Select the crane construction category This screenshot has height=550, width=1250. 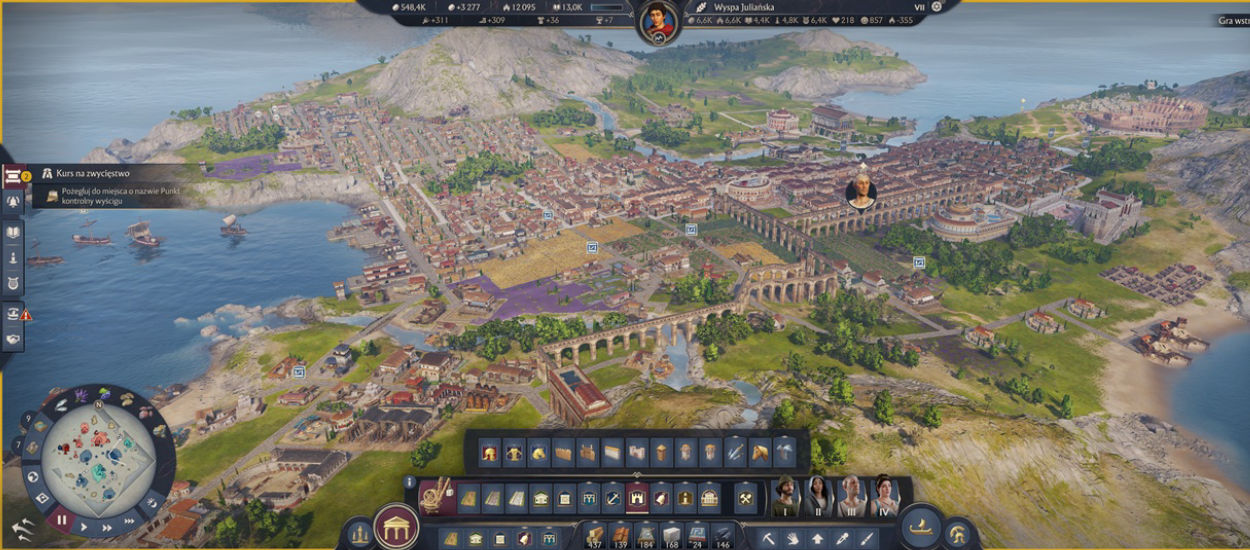[x=436, y=495]
